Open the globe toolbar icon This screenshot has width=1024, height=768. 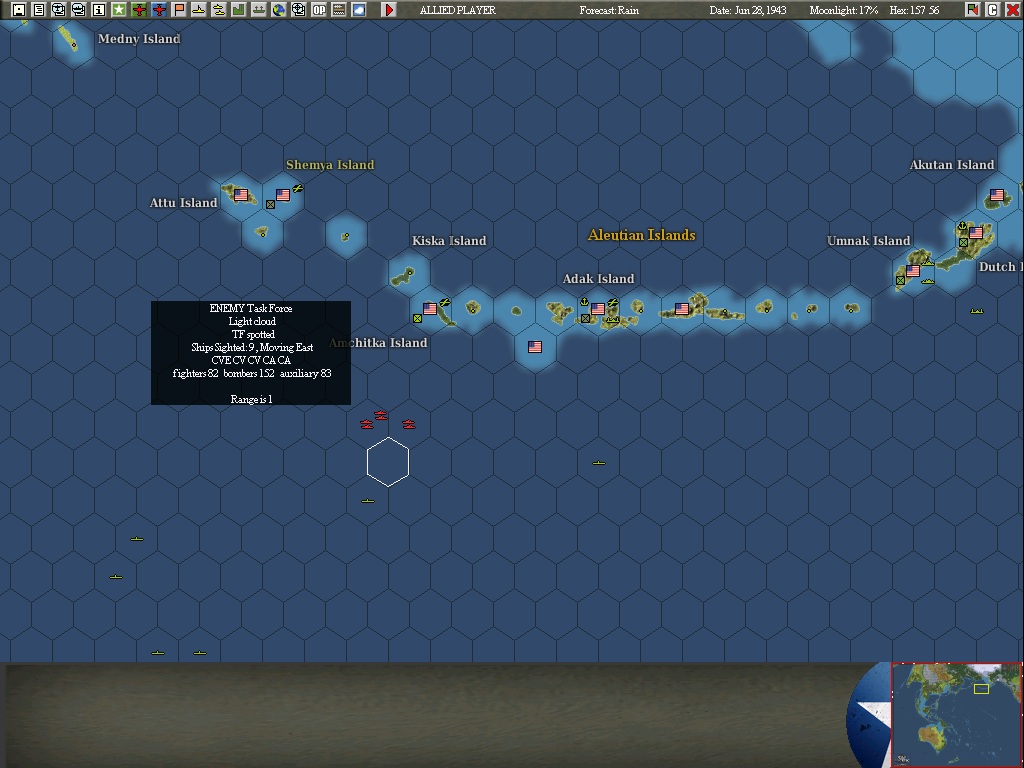[279, 10]
